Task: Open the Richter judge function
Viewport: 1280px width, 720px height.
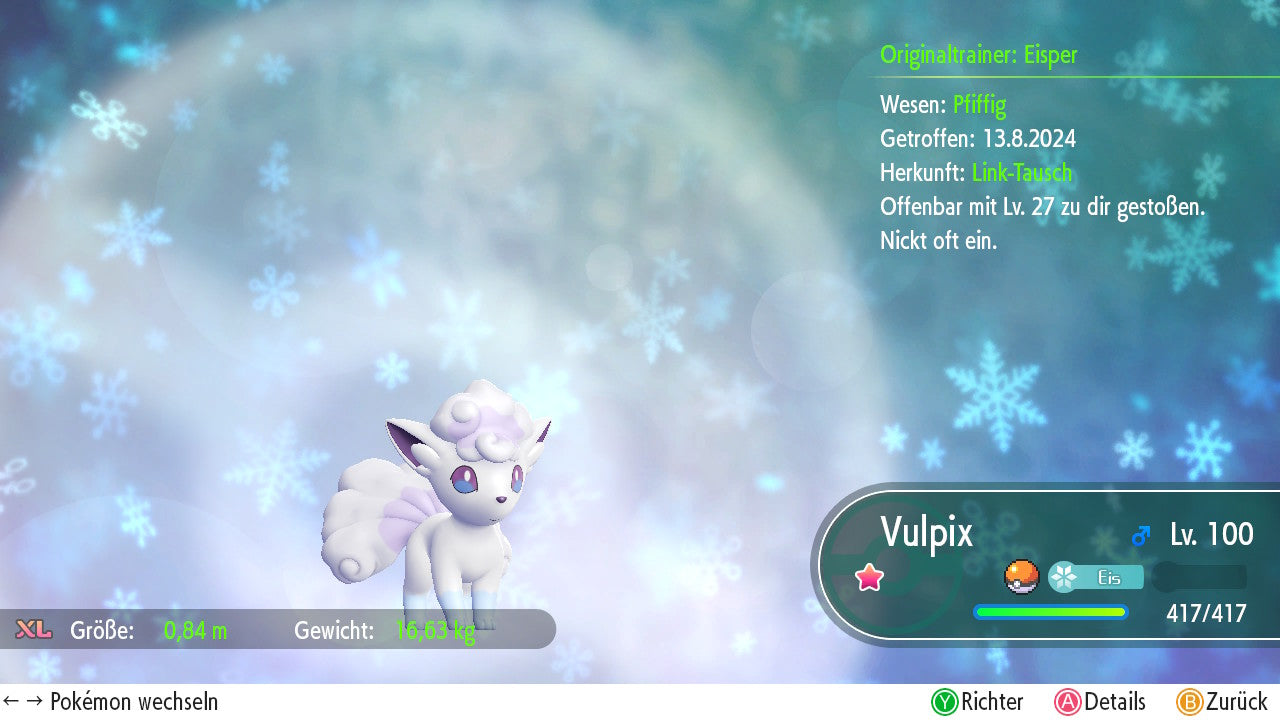Action: point(977,702)
